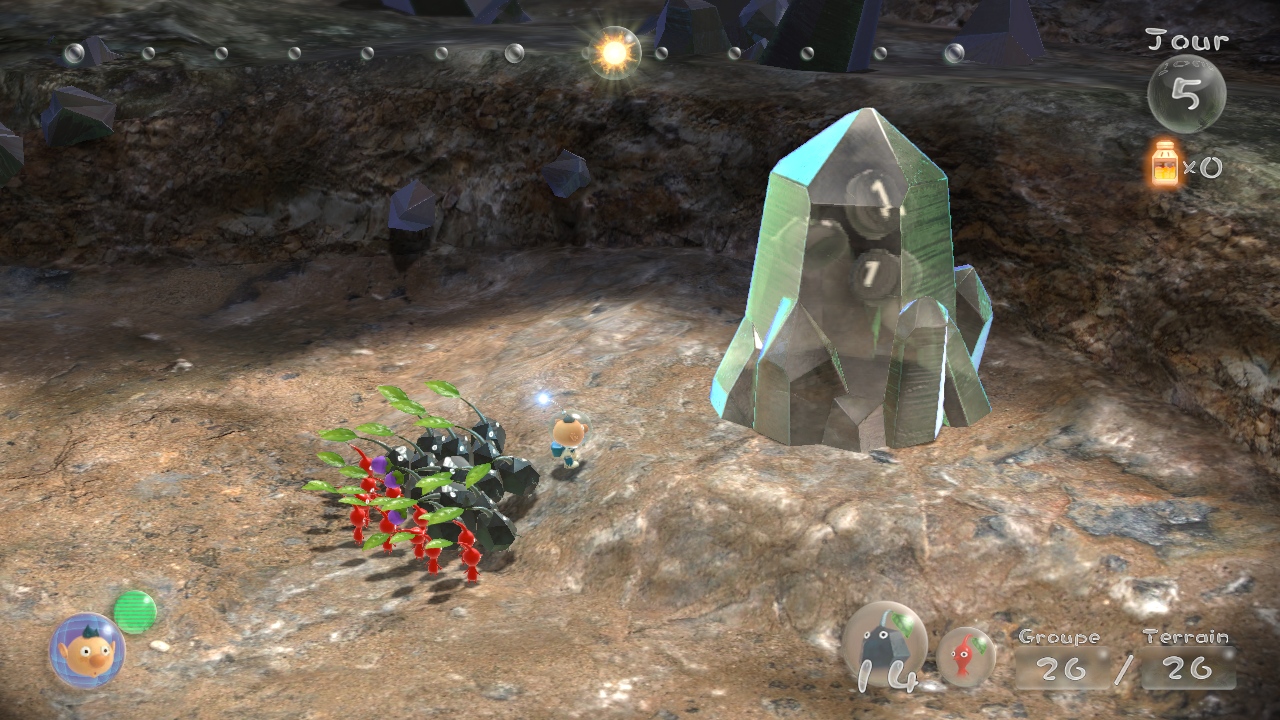Choose the Rock Pikmin type bubble

click(884, 645)
